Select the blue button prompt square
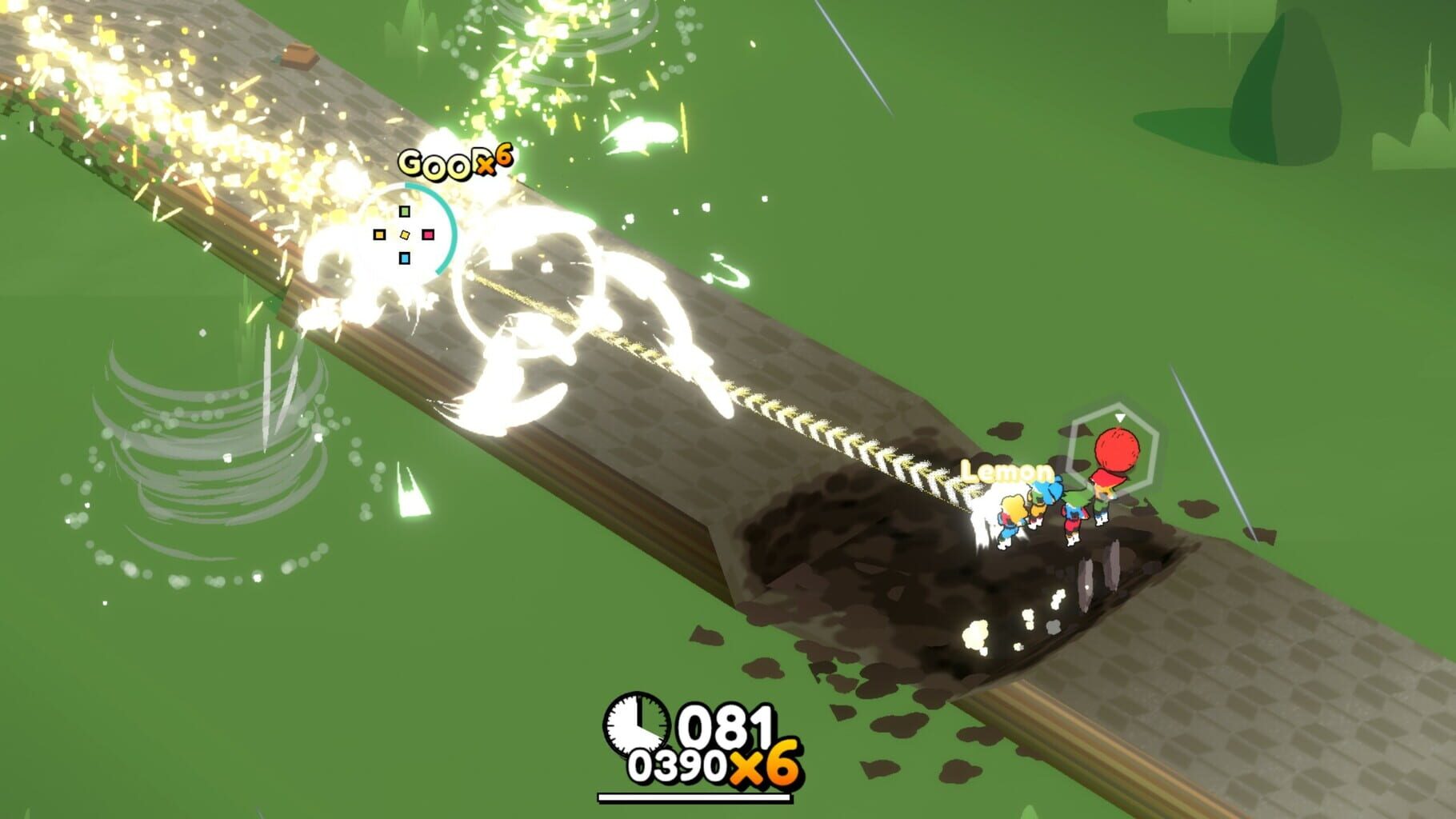The width and height of the screenshot is (1456, 819). 404,258
